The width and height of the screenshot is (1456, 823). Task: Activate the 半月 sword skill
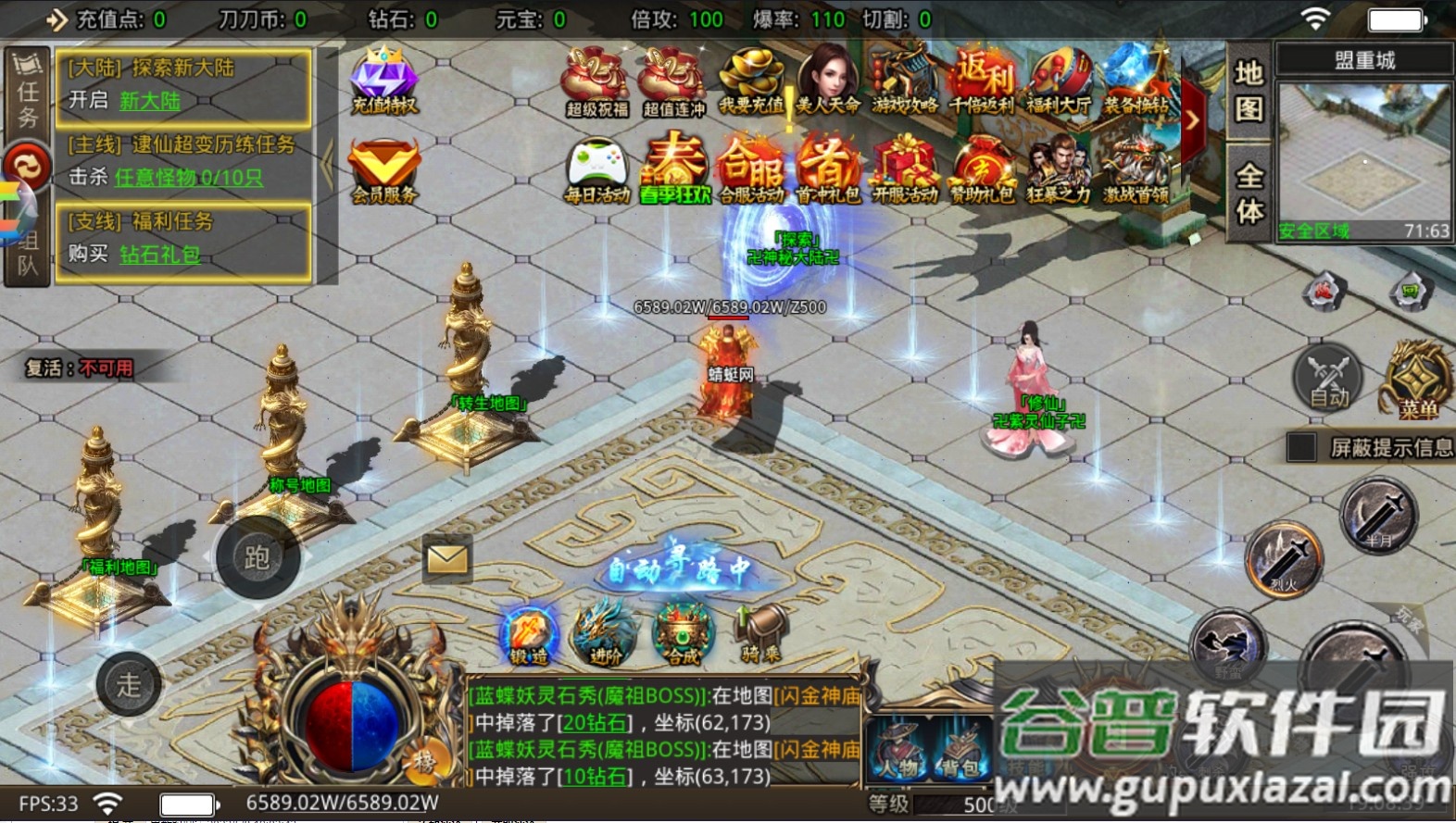(x=1379, y=516)
